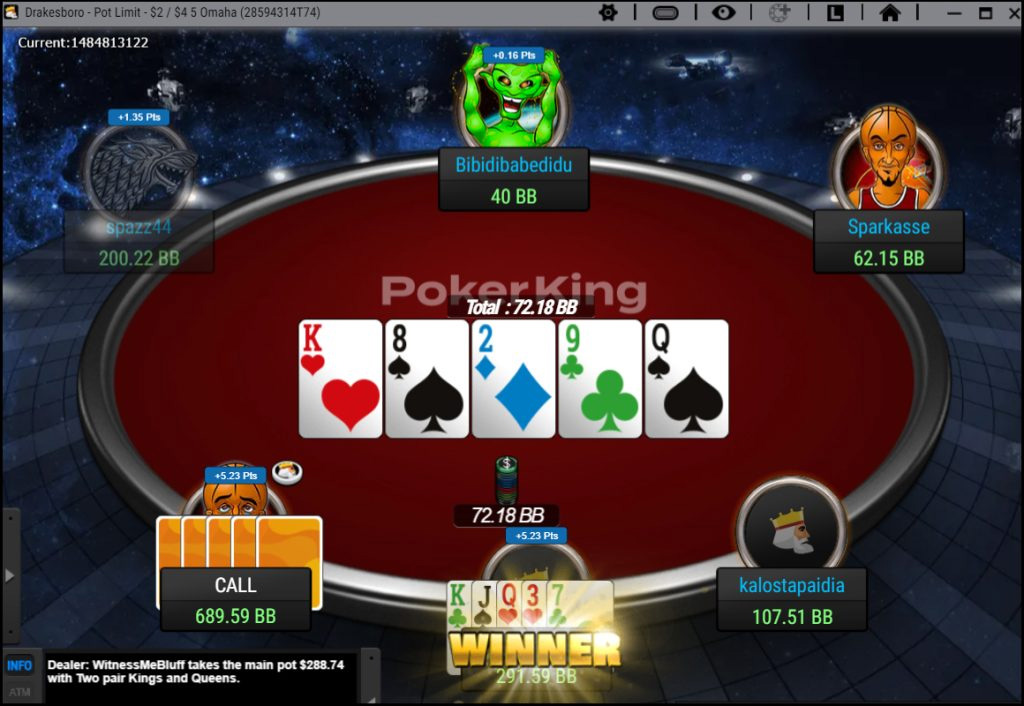Click the eye view icon
The width and height of the screenshot is (1024, 706).
coord(723,13)
